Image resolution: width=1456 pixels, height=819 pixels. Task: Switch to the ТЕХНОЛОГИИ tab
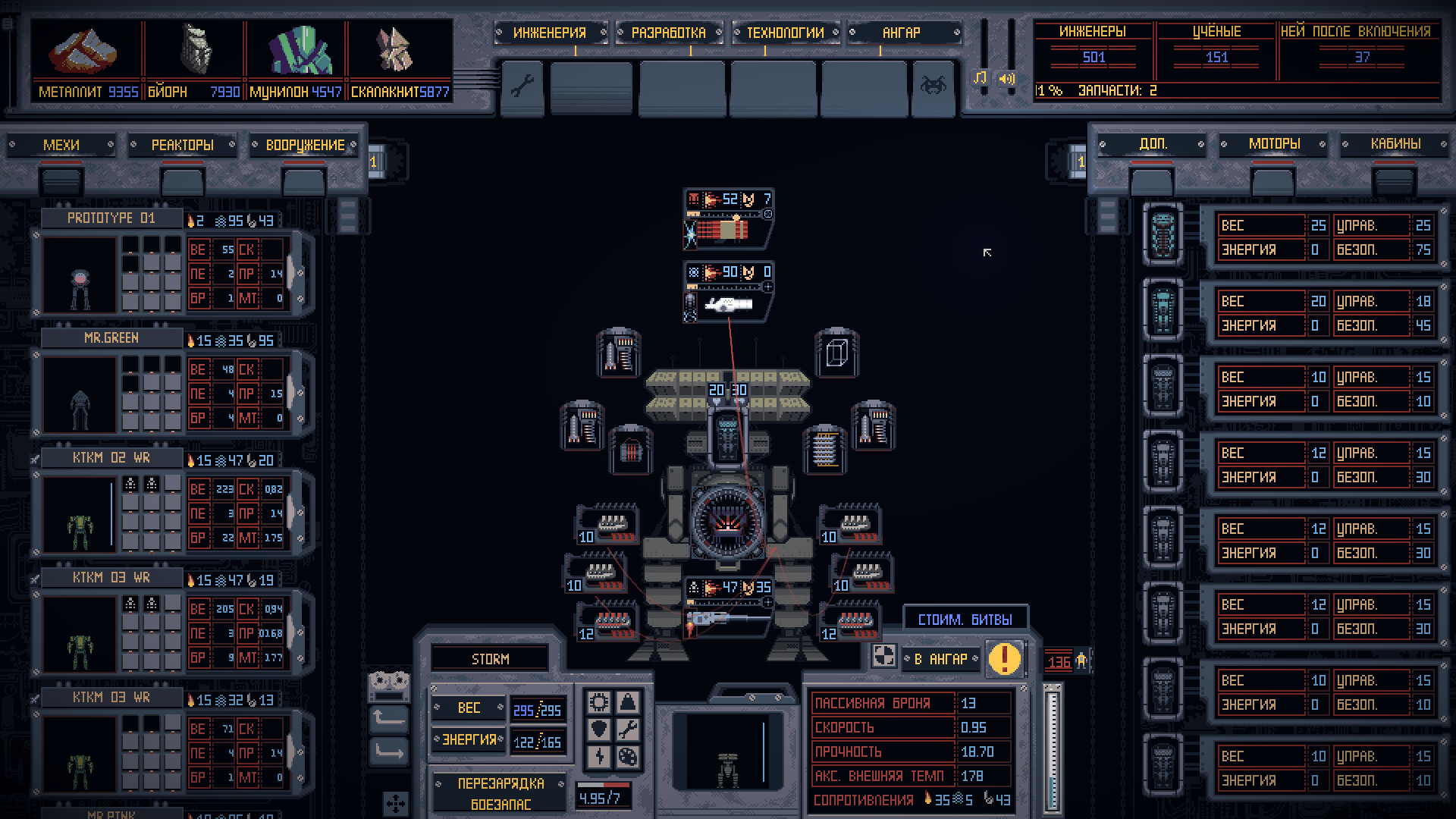[785, 33]
